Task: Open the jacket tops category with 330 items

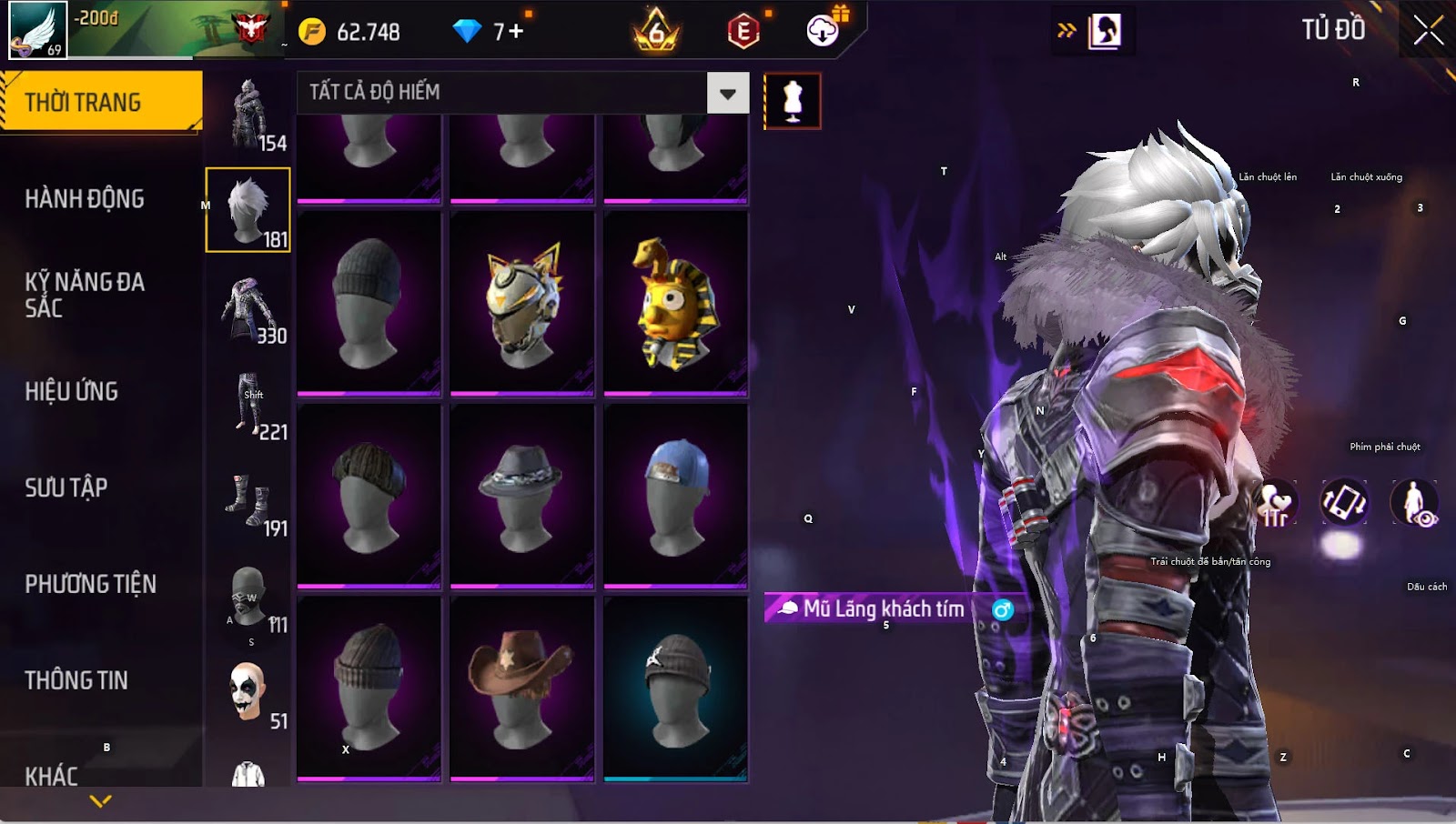Action: point(248,310)
